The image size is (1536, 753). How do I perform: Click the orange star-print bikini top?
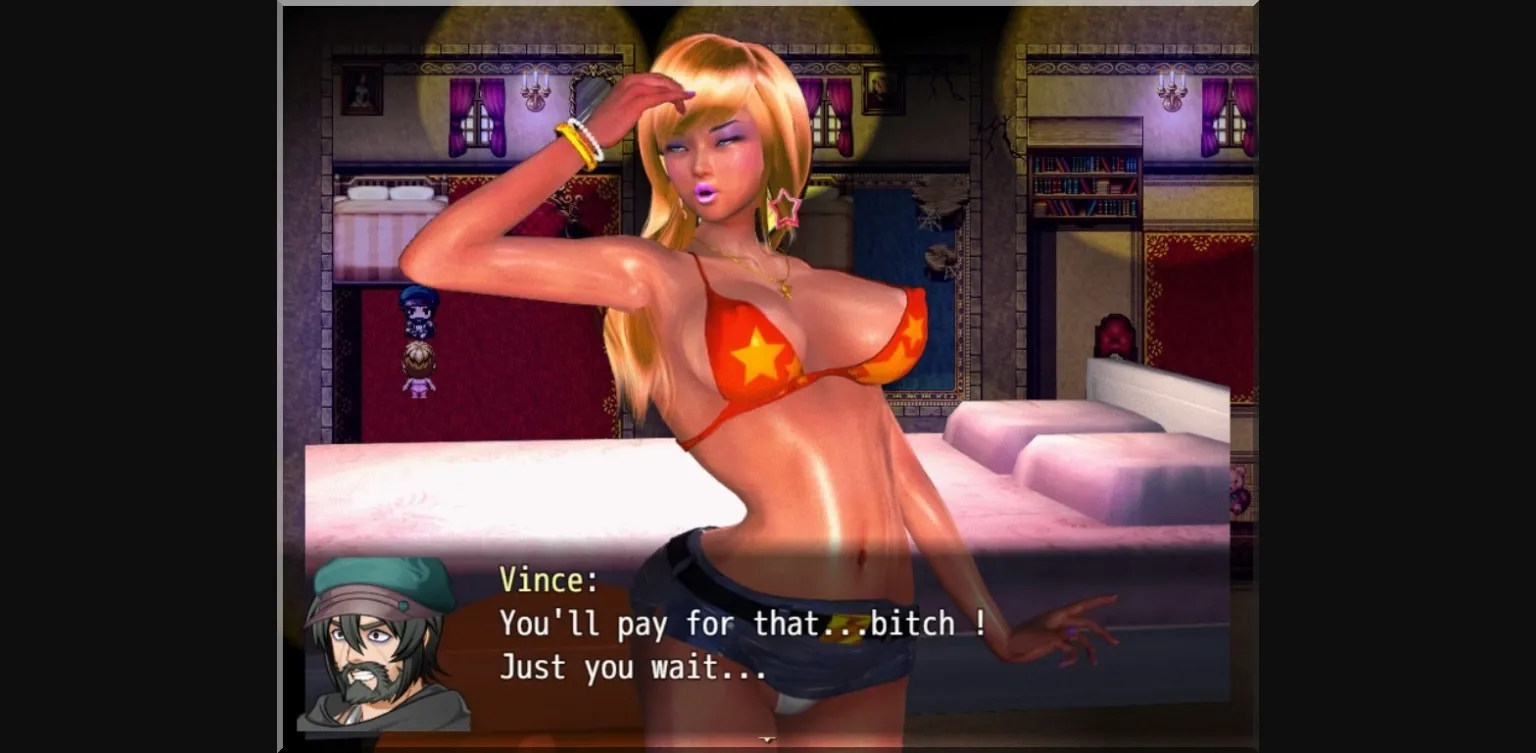(760, 350)
